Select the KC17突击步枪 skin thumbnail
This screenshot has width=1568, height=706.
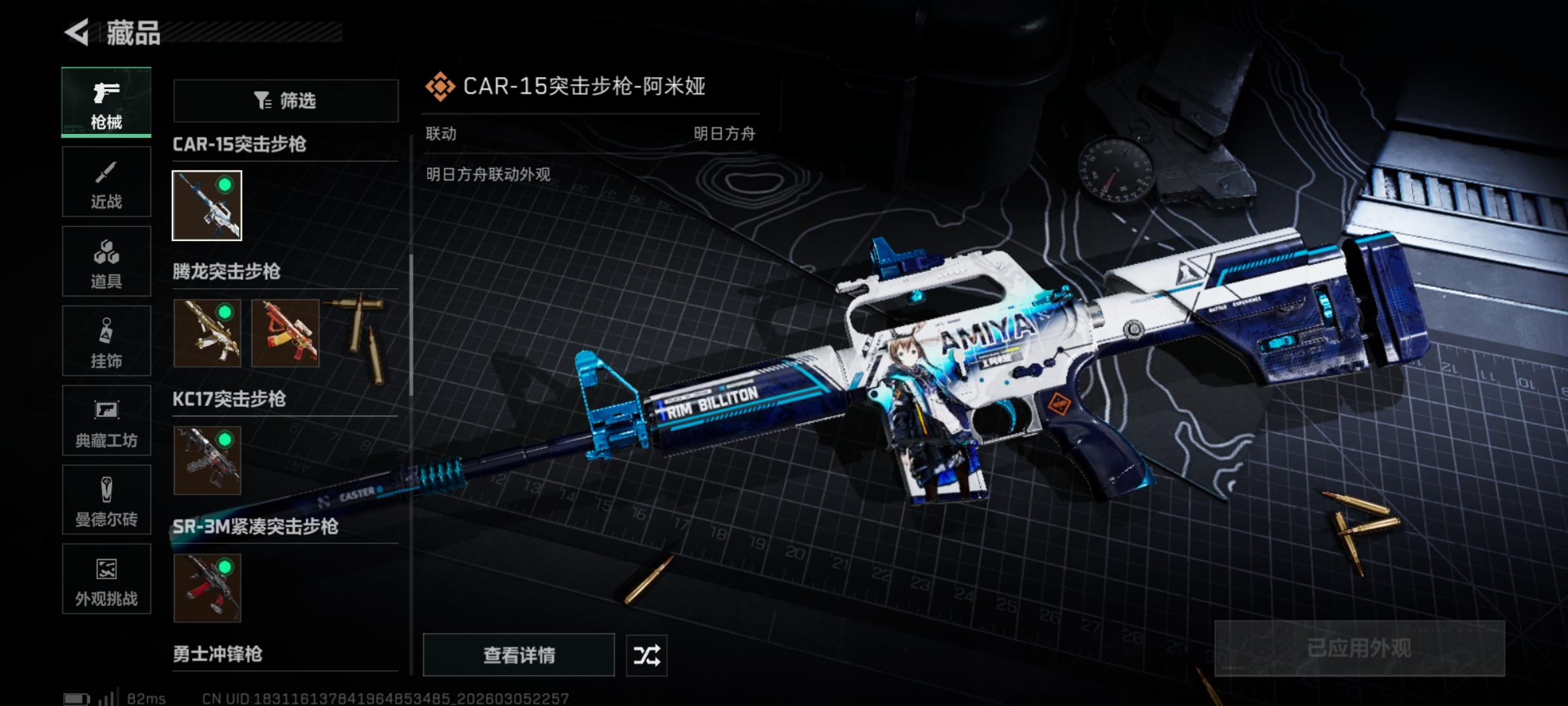tap(207, 460)
